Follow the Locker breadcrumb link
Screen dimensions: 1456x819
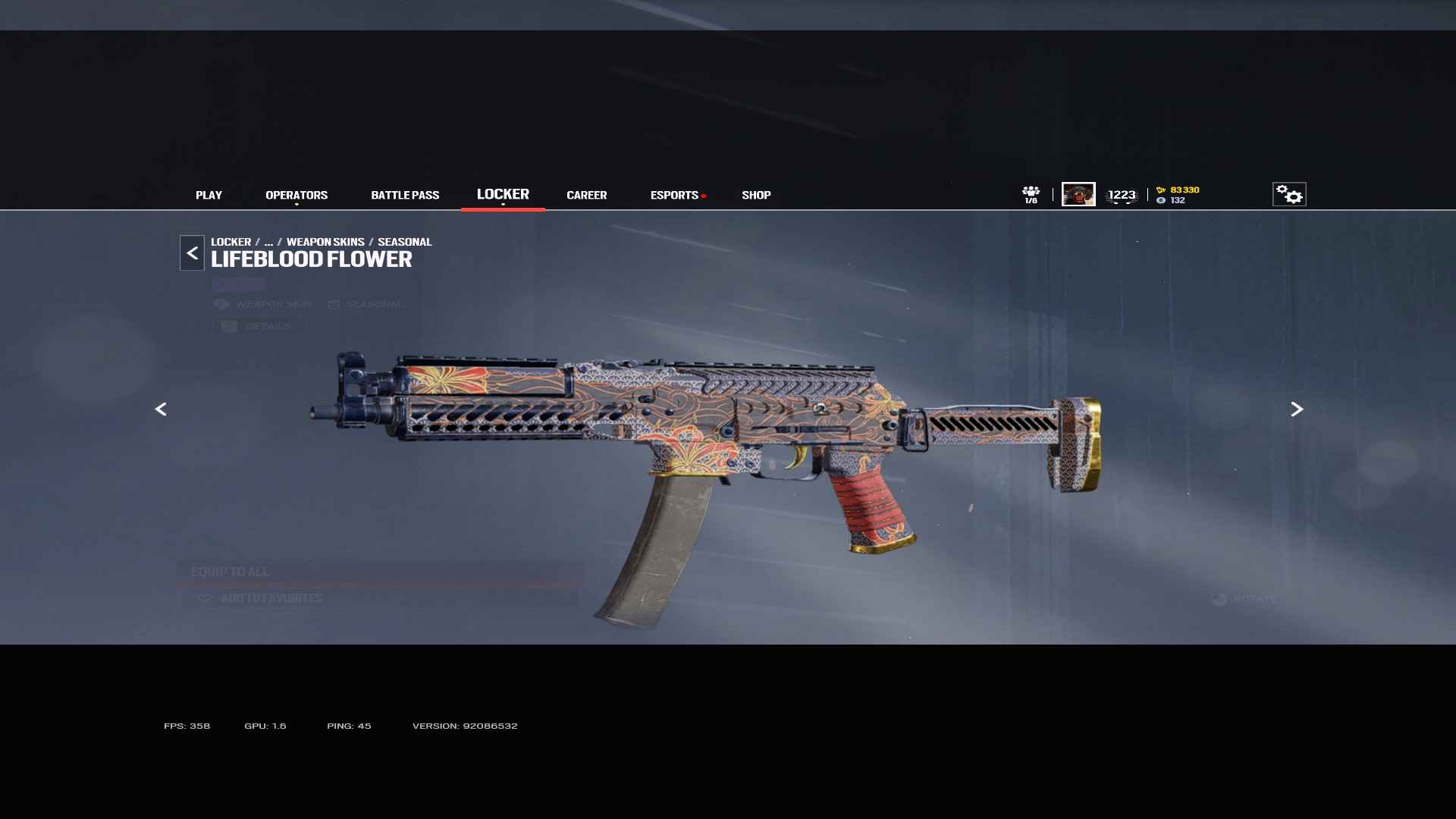(x=231, y=242)
